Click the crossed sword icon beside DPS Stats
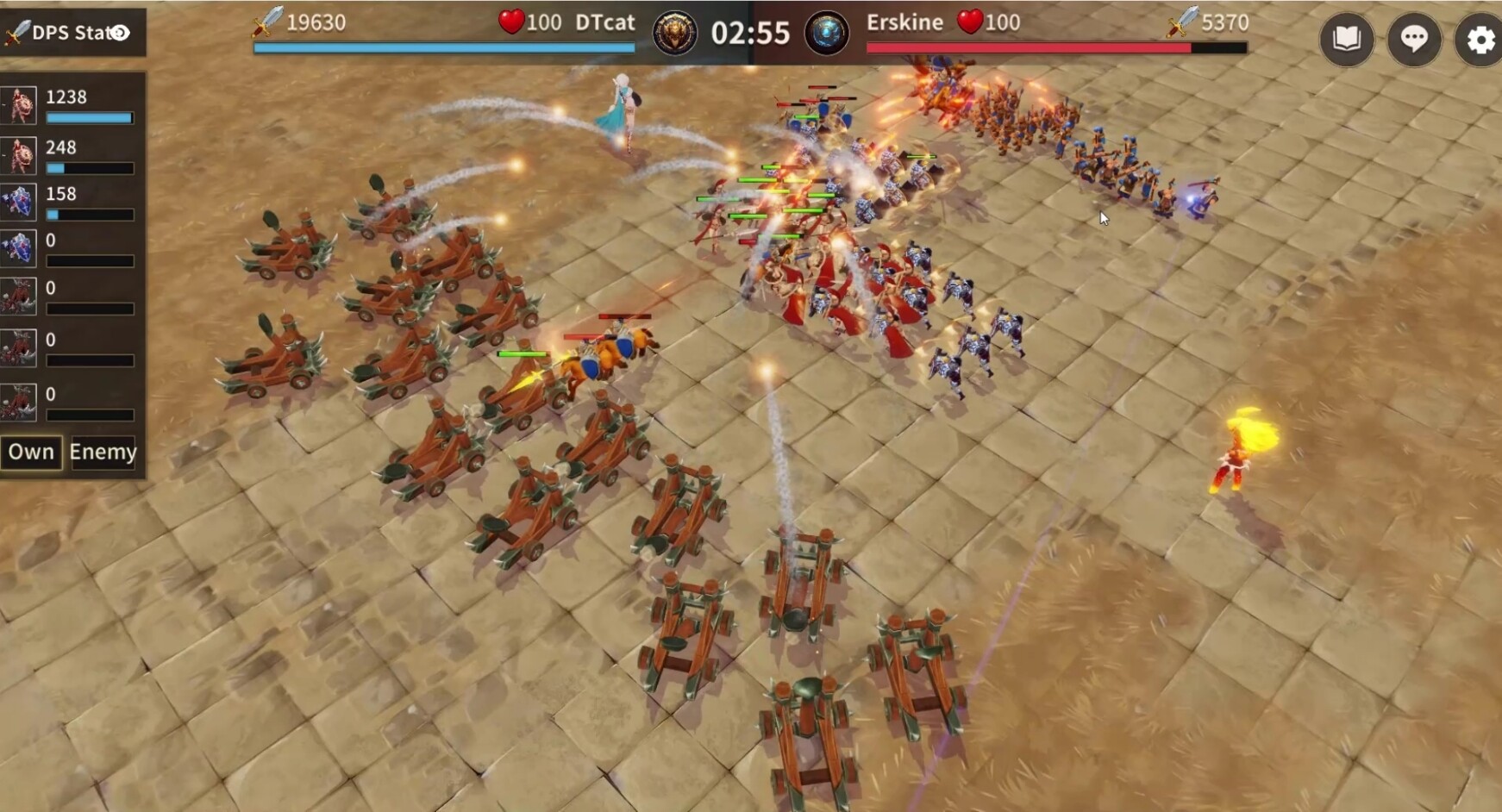This screenshot has height=812, width=1502. (x=12, y=33)
